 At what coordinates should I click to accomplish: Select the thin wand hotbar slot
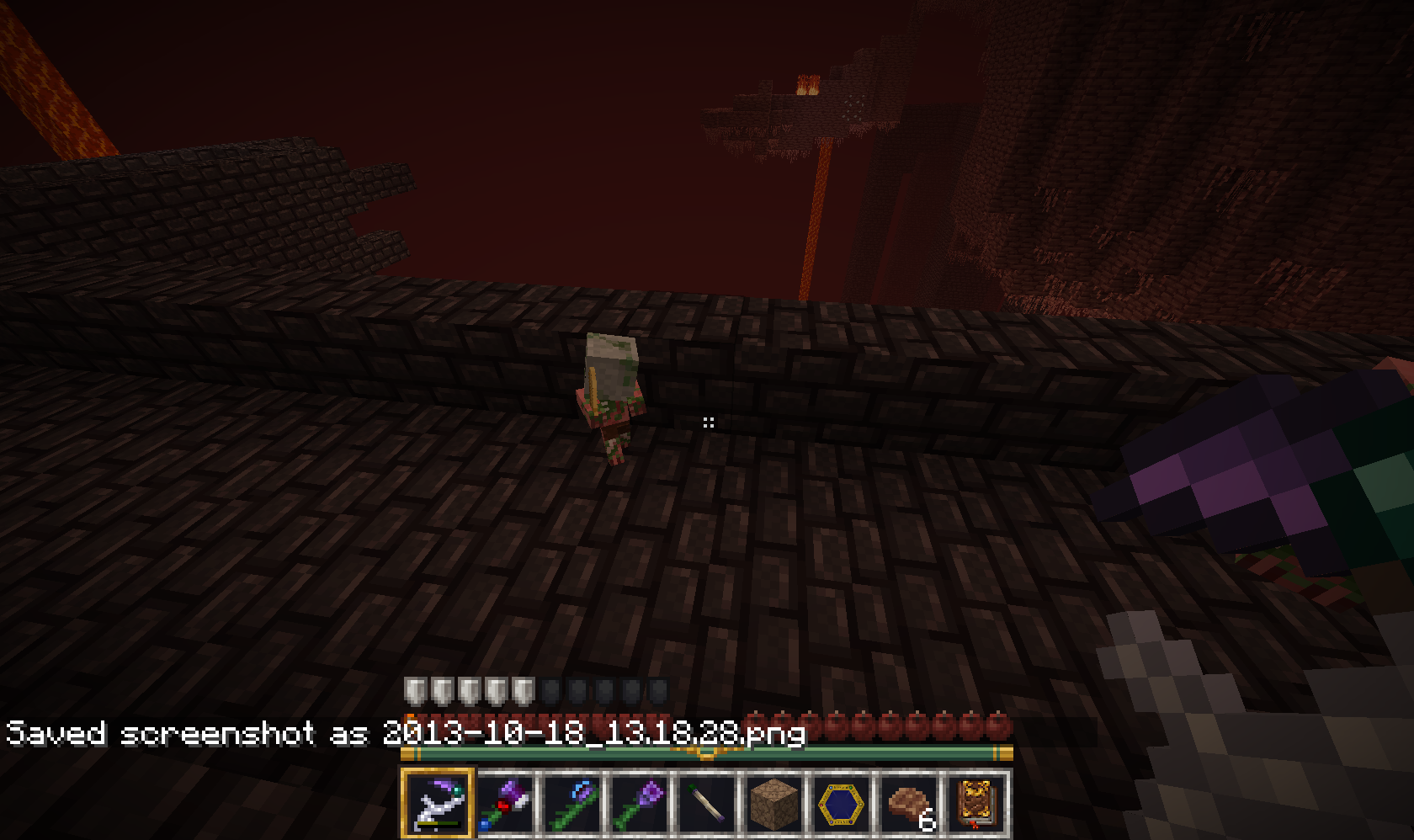click(707, 802)
